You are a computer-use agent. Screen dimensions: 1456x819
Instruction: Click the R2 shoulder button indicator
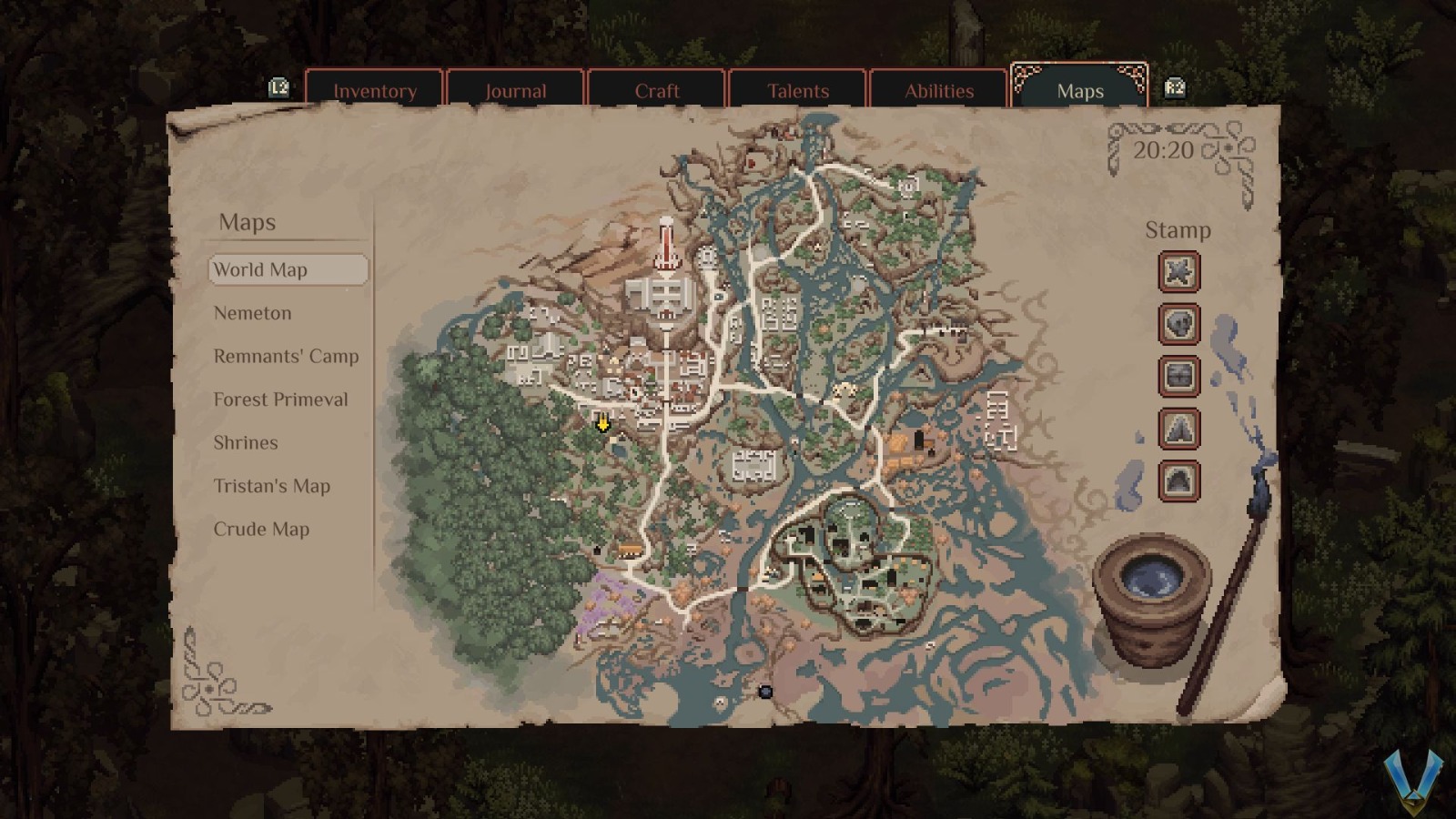coord(1174,88)
